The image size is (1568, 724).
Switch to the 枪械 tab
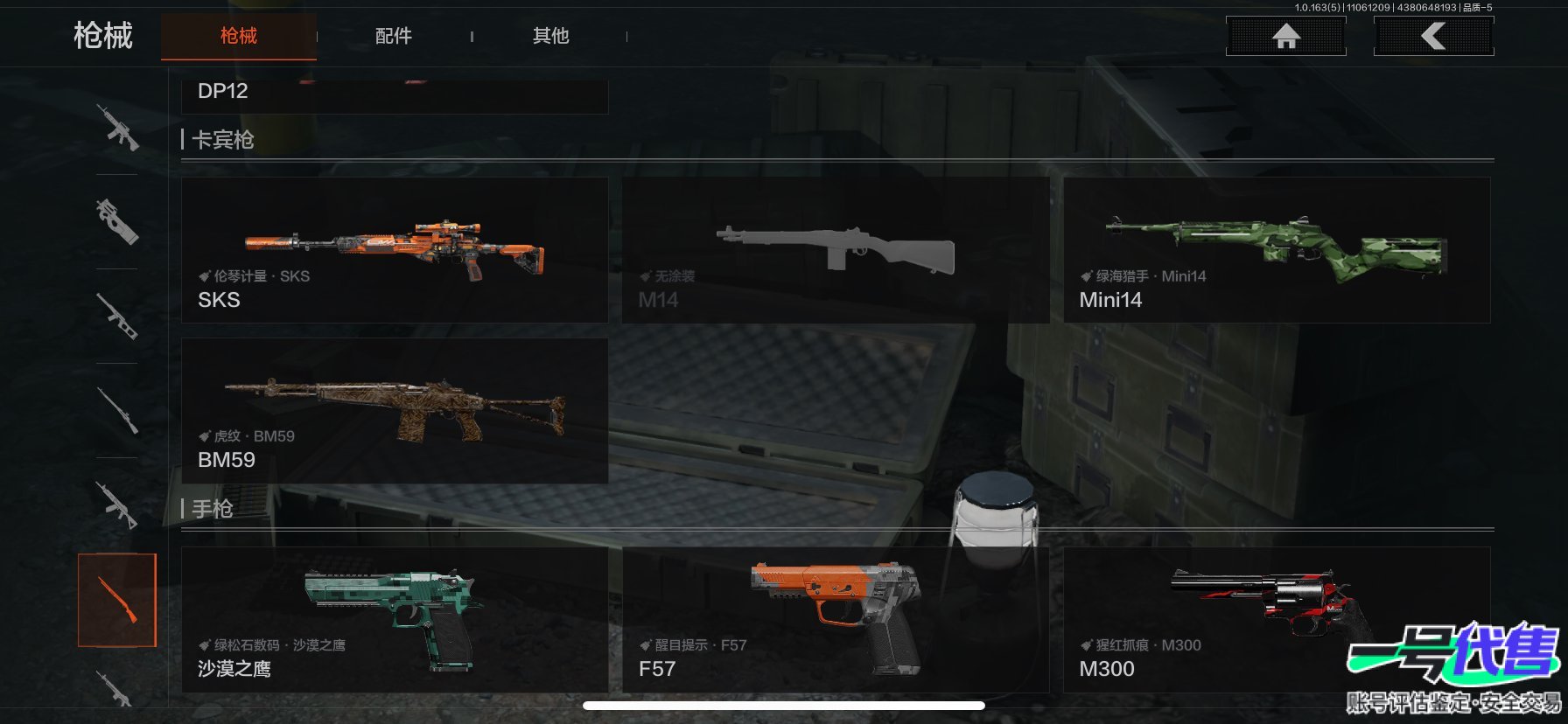click(x=238, y=36)
